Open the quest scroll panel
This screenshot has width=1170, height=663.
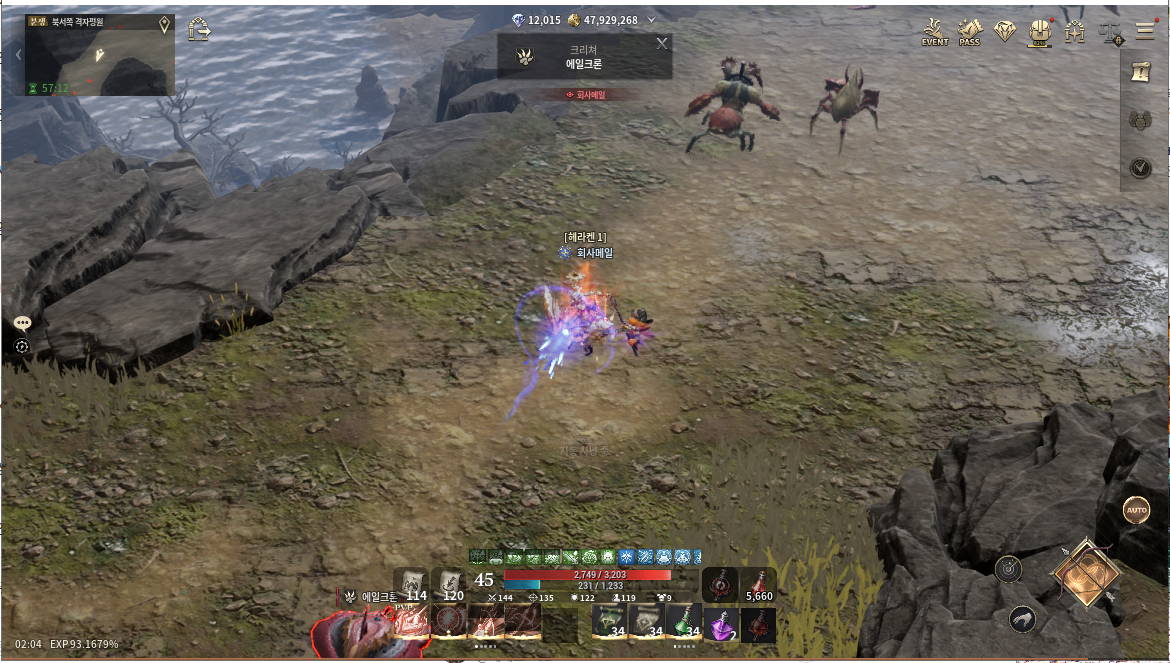1140,71
